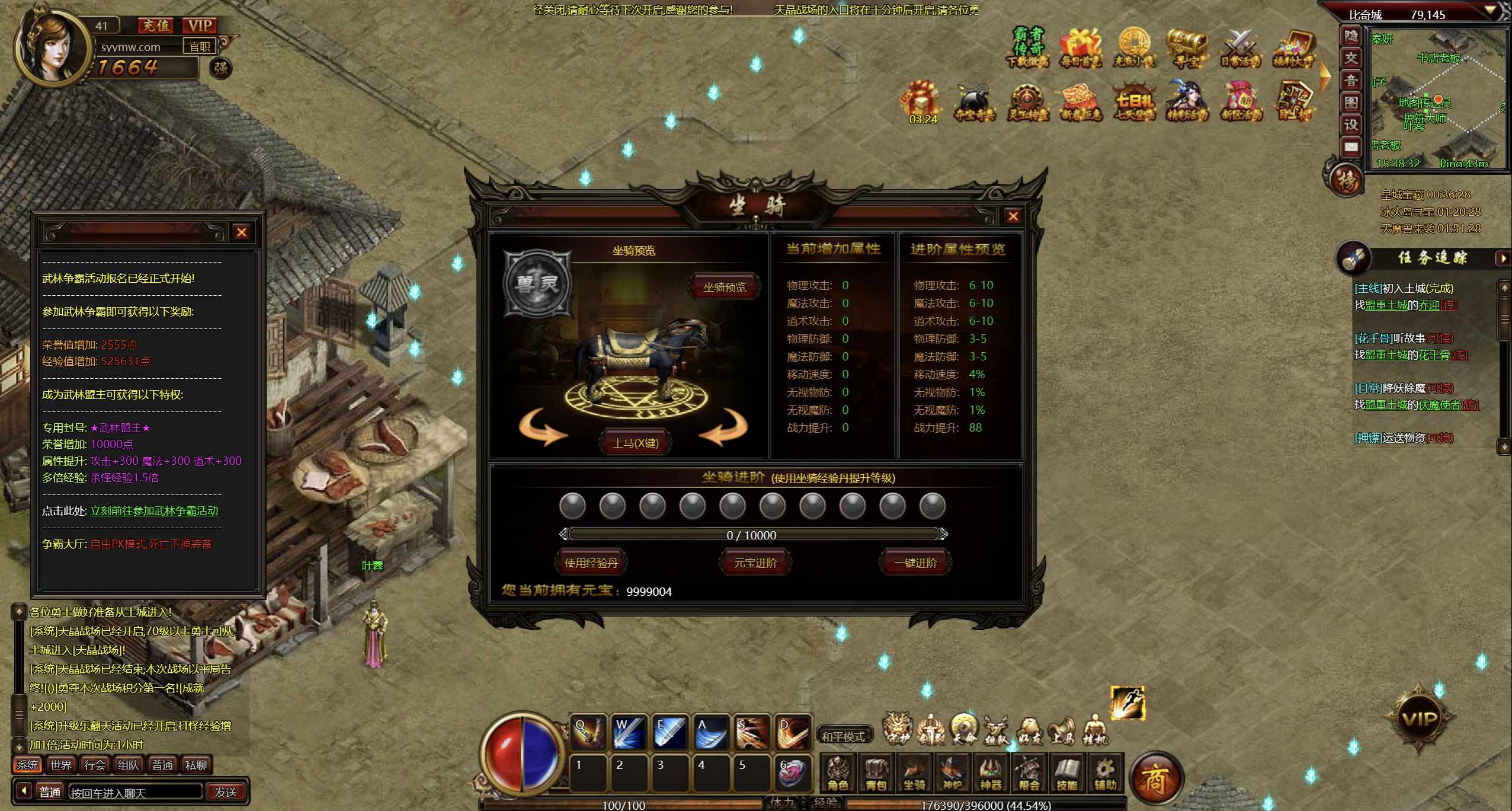Mount the horse with 上马(X键) button
This screenshot has width=1512, height=811.
pyautogui.click(x=636, y=443)
